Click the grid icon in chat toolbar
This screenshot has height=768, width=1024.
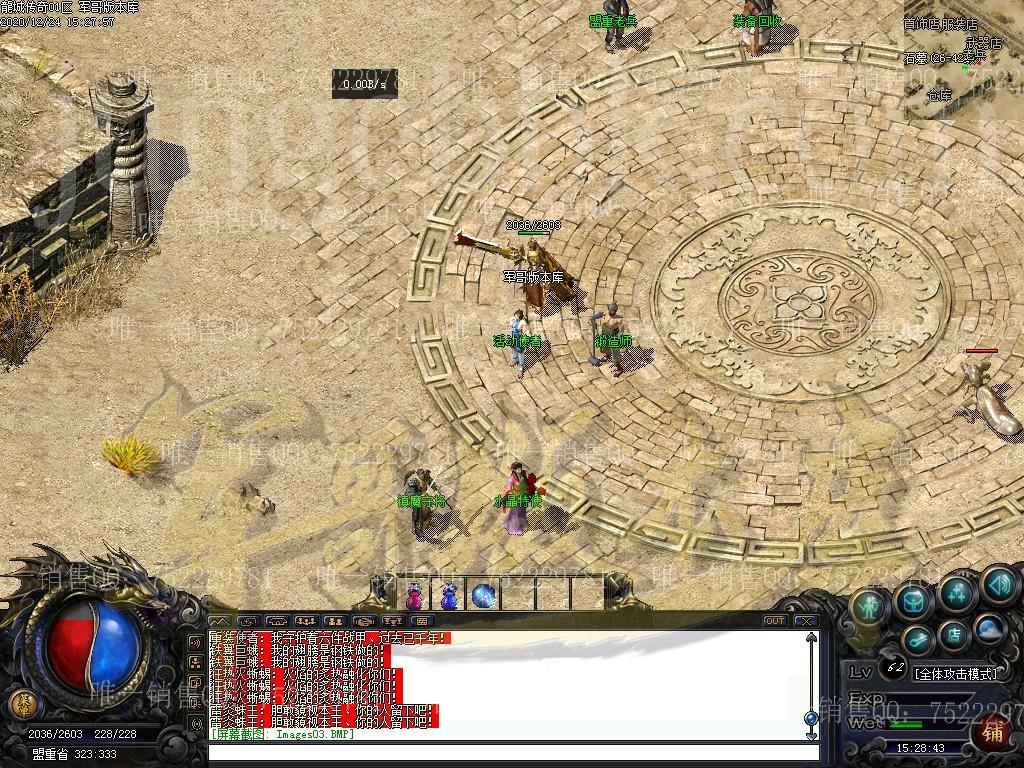tap(423, 621)
